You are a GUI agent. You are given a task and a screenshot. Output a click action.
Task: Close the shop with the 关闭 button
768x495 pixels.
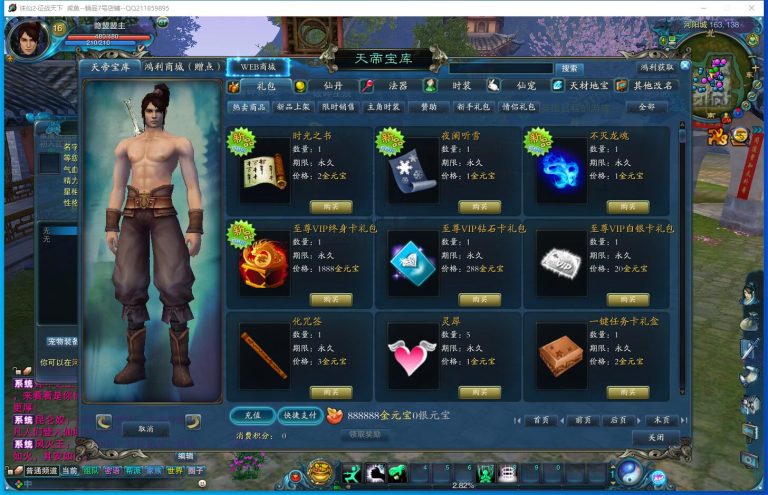pyautogui.click(x=655, y=437)
